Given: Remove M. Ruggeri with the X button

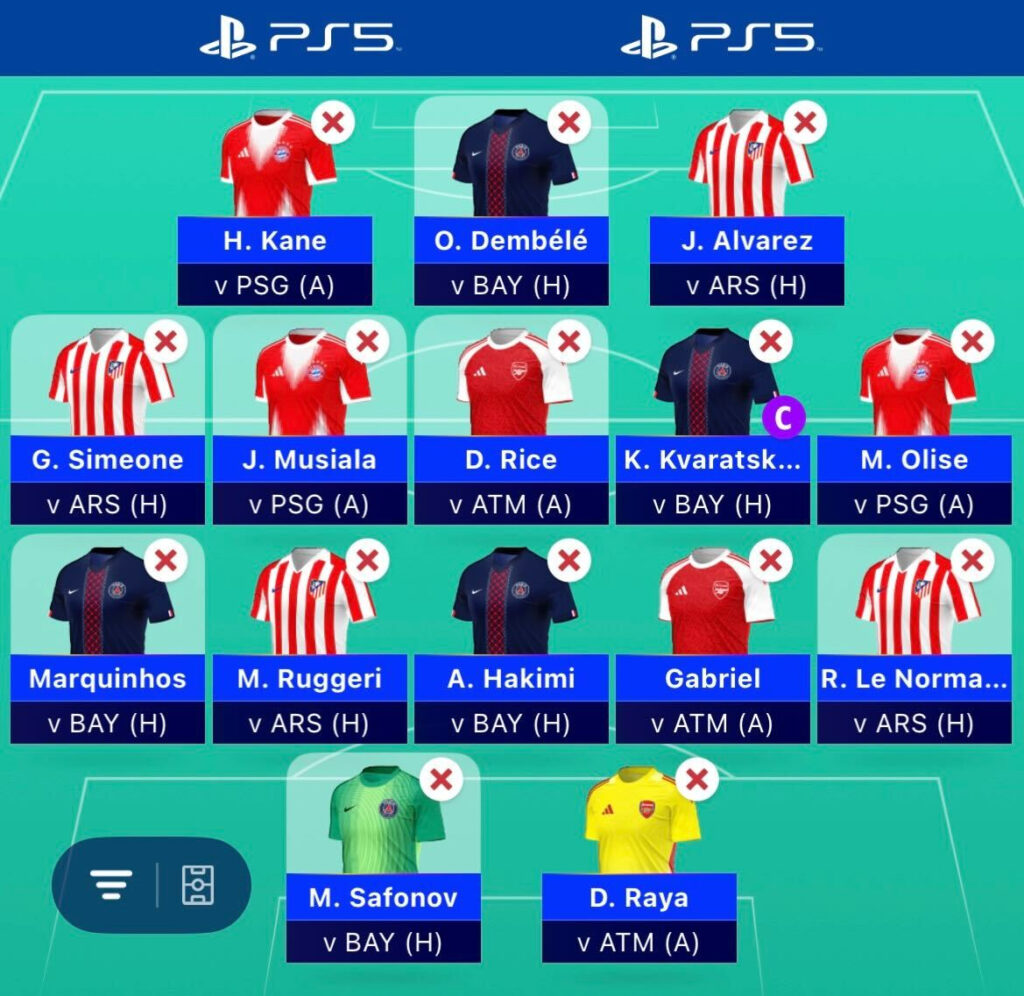Looking at the screenshot, I should (367, 561).
